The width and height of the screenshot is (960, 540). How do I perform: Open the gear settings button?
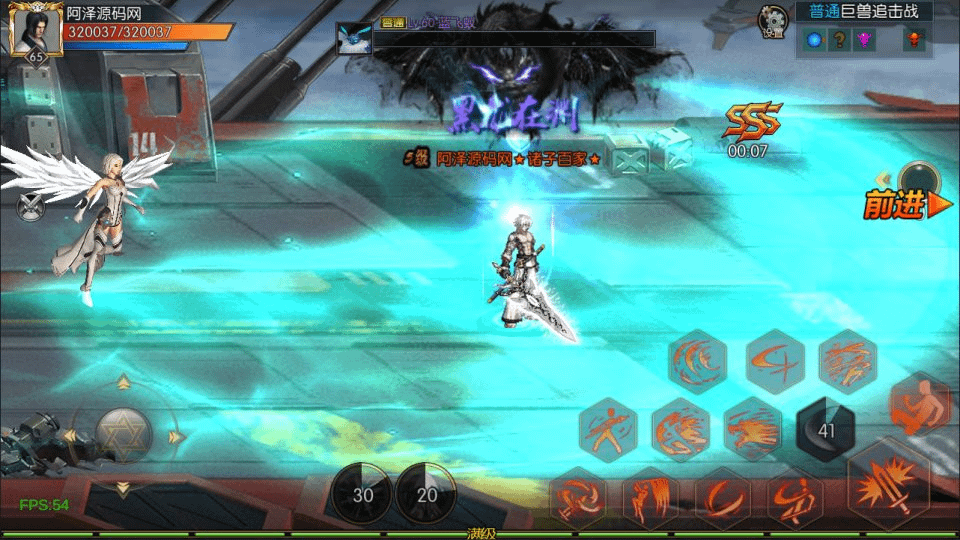tap(772, 20)
